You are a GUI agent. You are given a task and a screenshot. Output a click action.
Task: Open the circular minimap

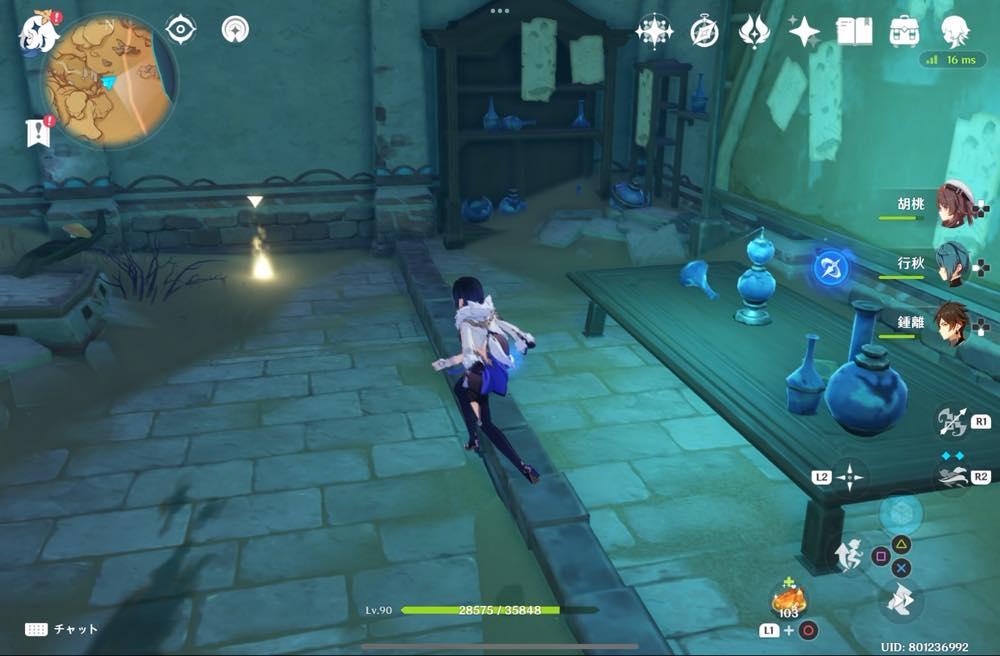[109, 80]
